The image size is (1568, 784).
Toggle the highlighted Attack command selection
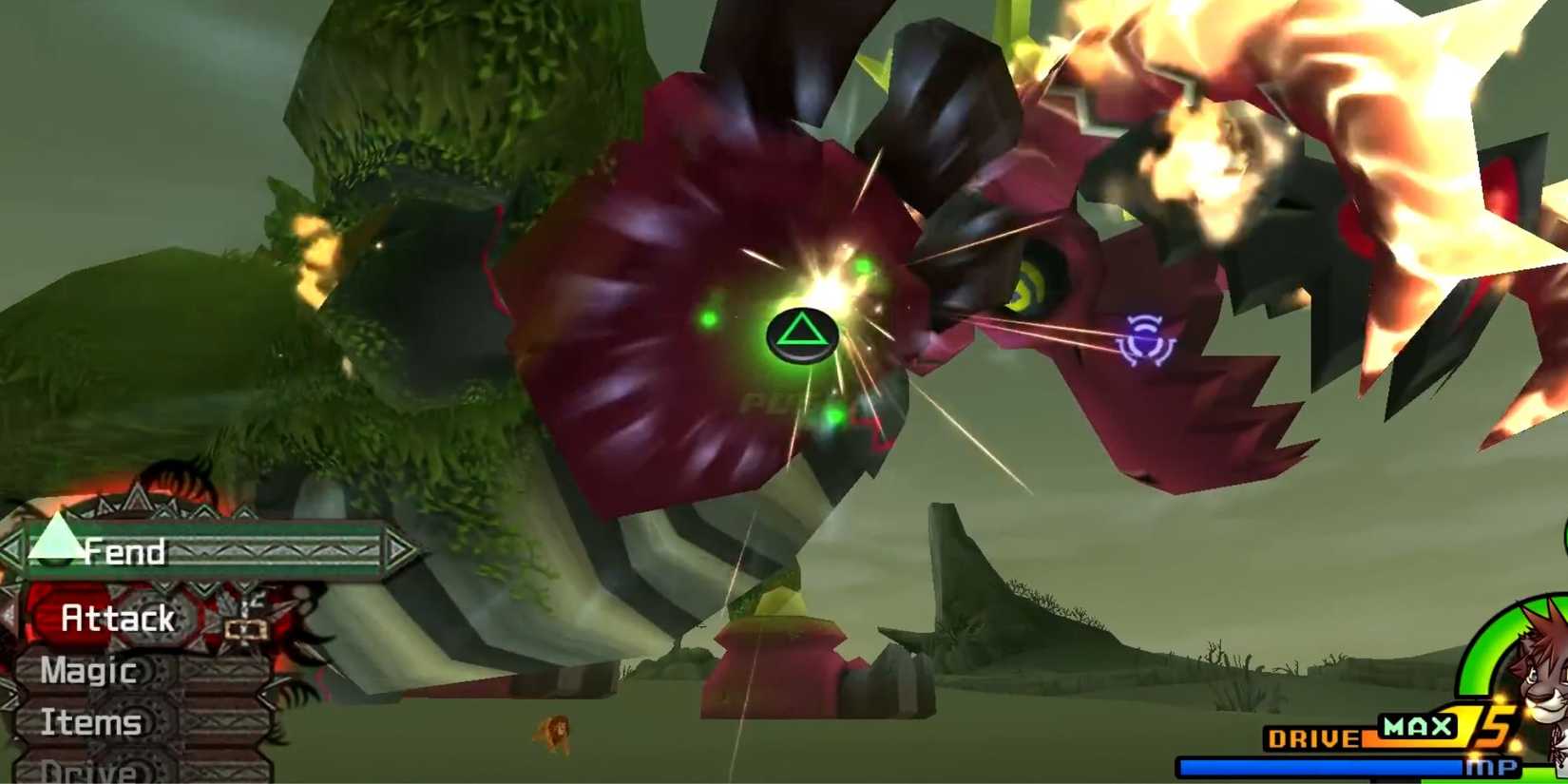[116, 618]
